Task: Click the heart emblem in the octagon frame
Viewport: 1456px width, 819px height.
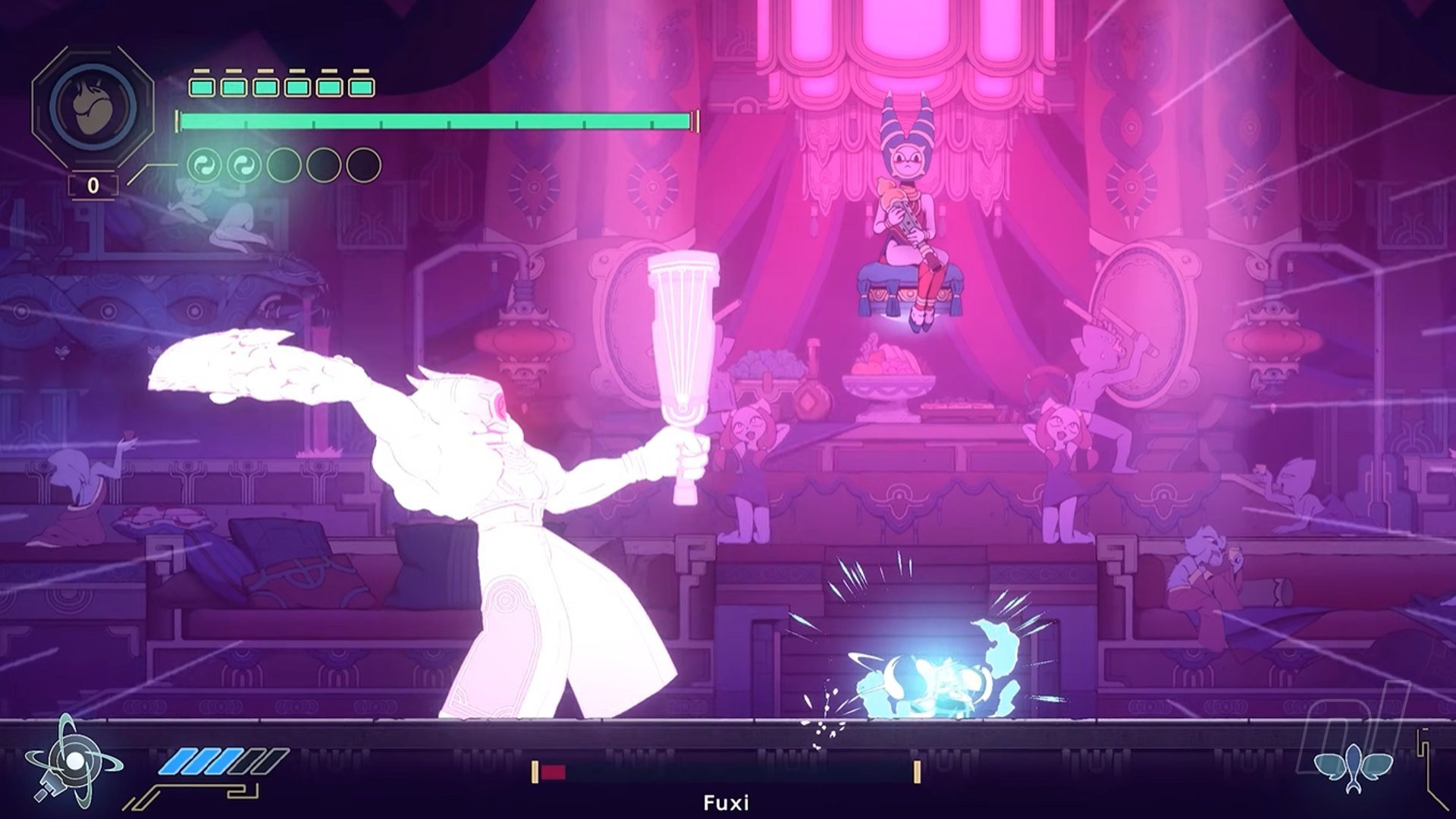Action: click(x=93, y=105)
